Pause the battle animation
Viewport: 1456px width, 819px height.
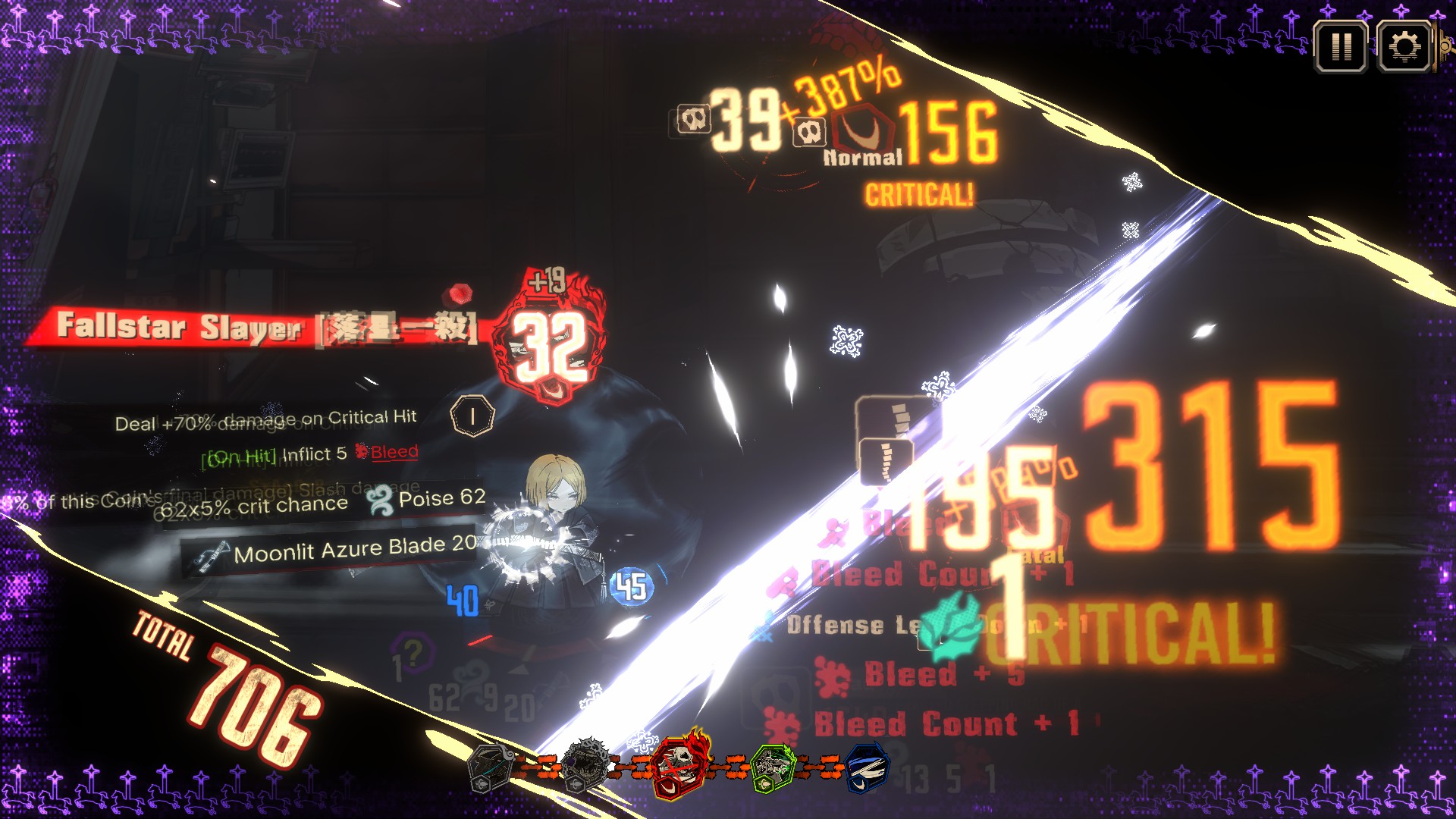pyautogui.click(x=1341, y=47)
